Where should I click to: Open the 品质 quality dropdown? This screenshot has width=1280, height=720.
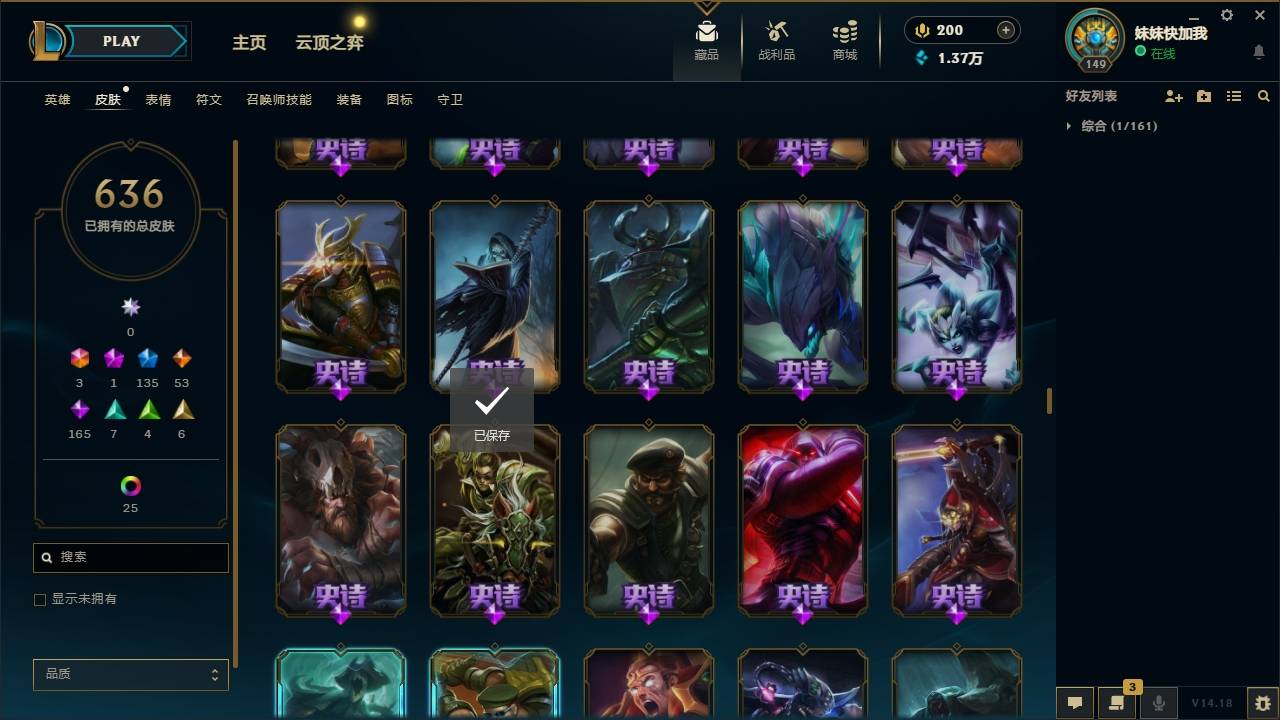pos(130,674)
